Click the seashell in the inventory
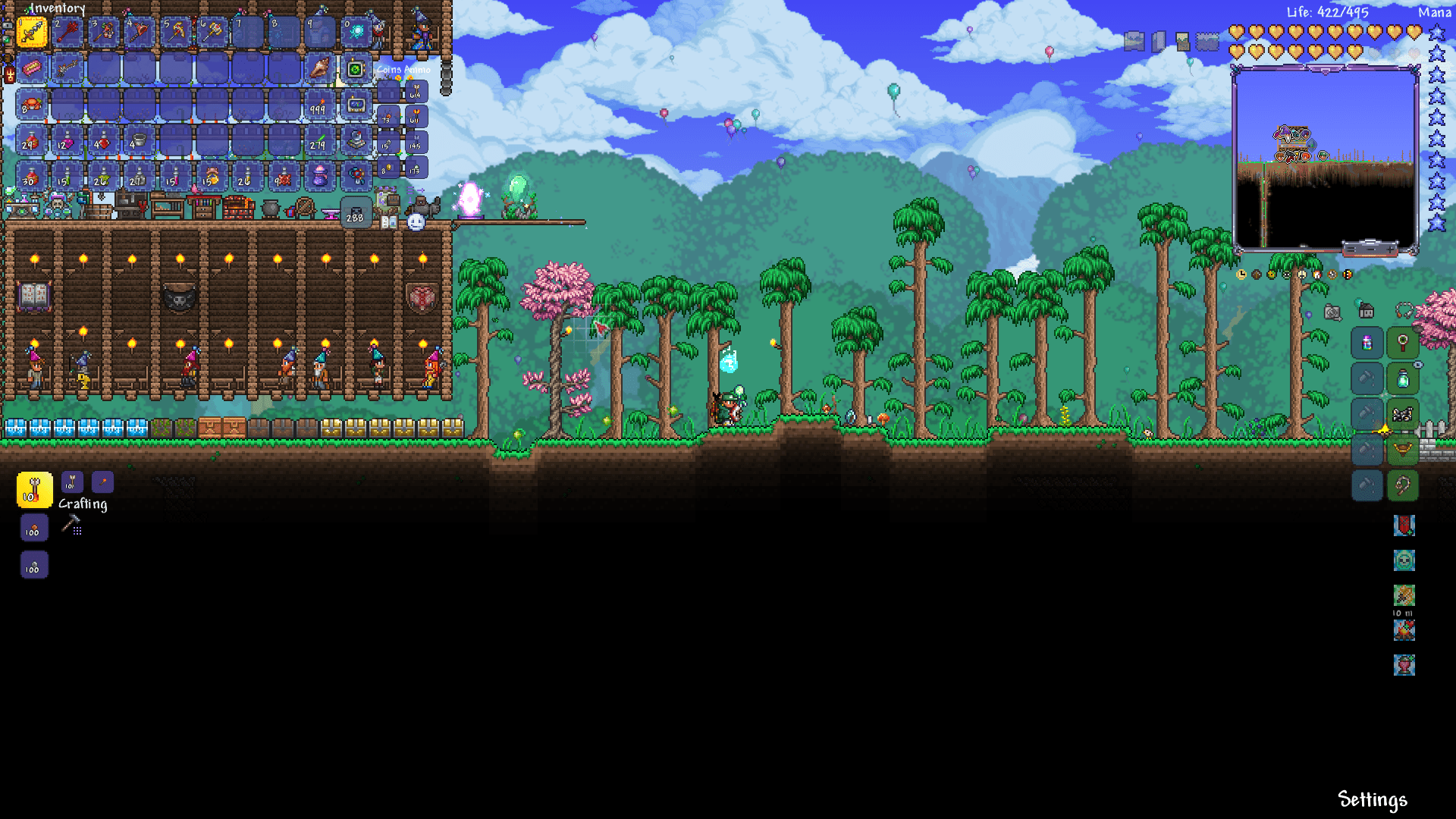1456x819 pixels. click(319, 70)
